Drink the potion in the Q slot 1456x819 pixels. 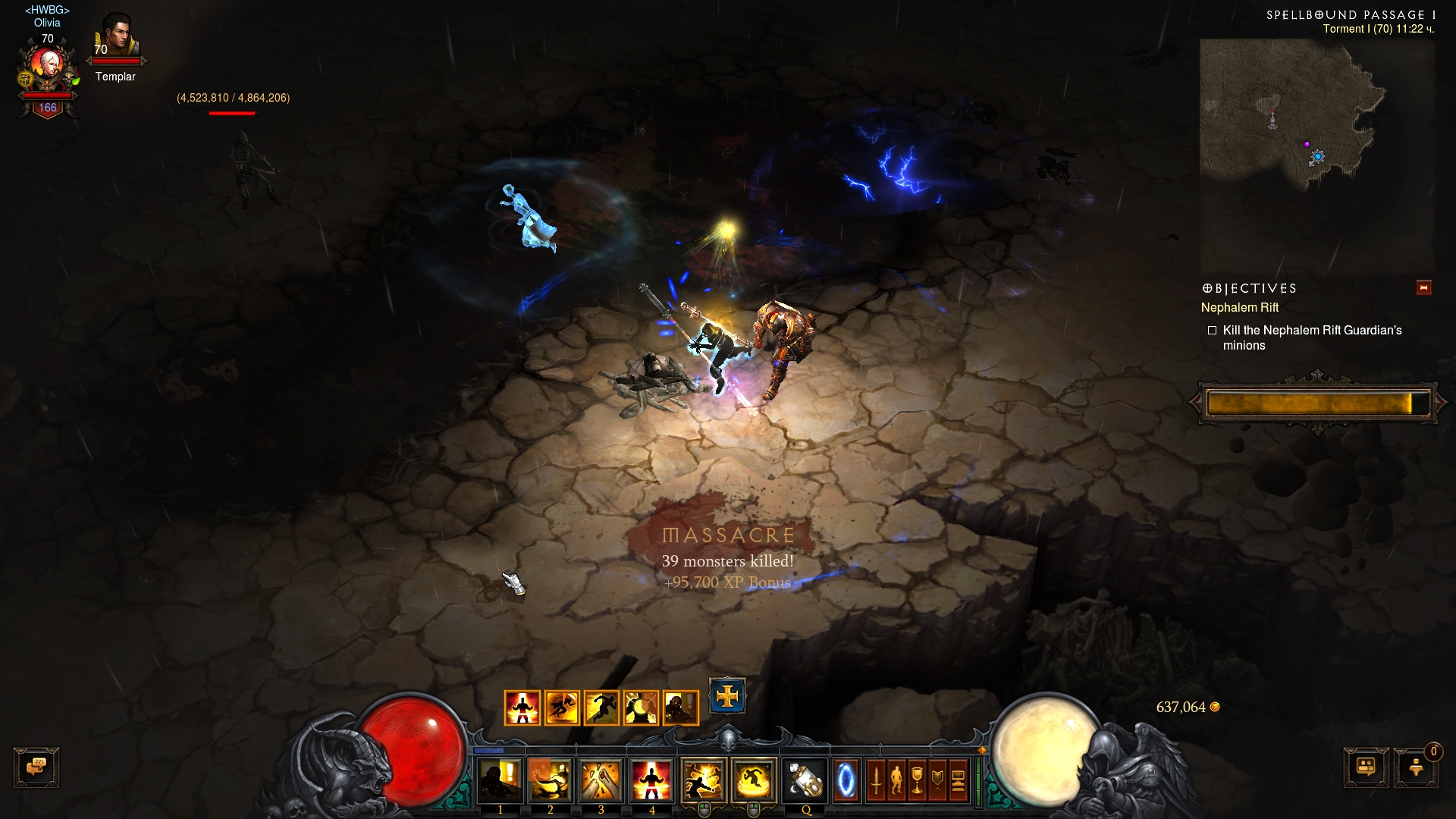(x=806, y=780)
